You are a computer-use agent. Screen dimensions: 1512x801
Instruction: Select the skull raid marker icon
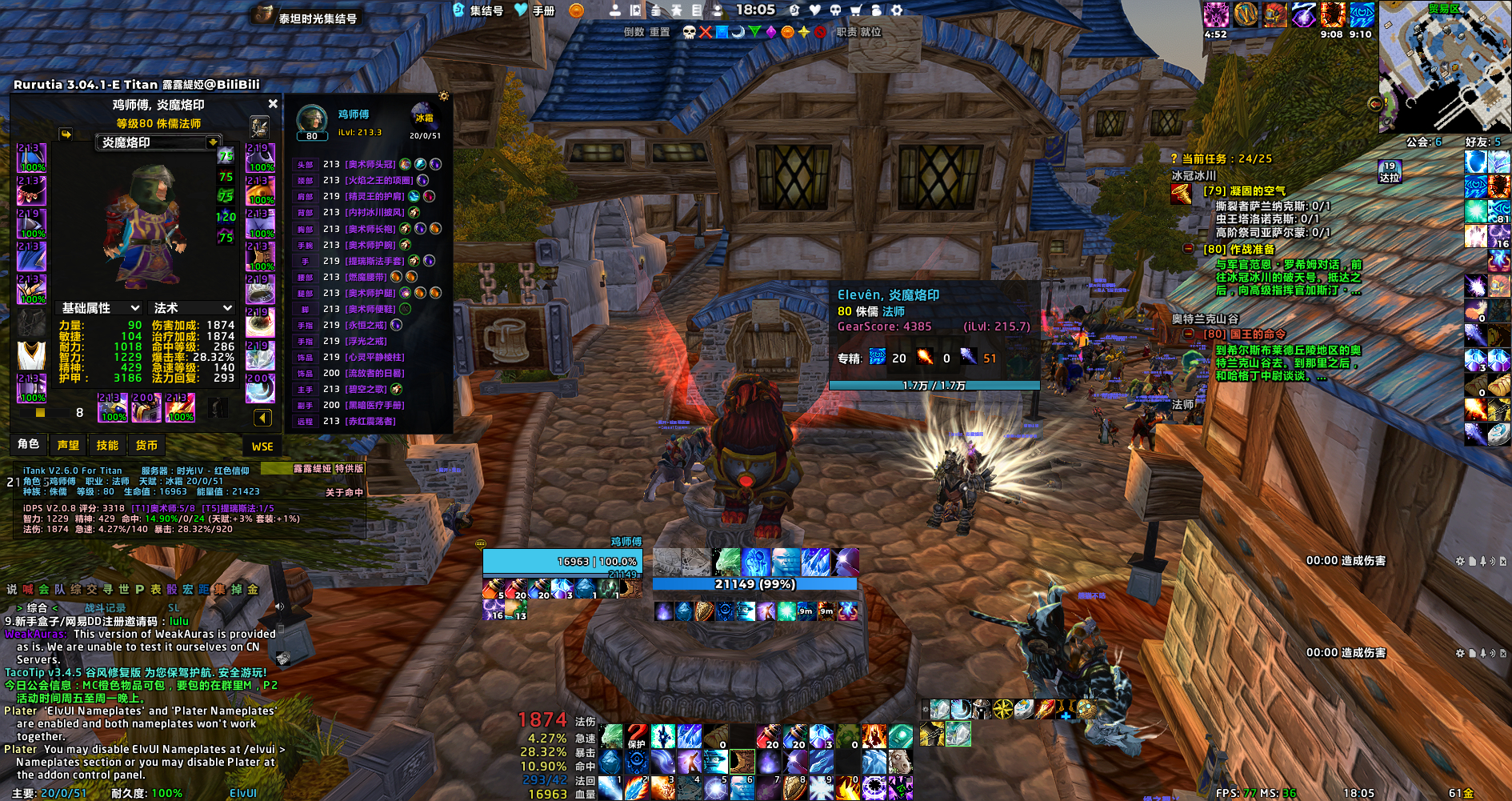pos(689,32)
